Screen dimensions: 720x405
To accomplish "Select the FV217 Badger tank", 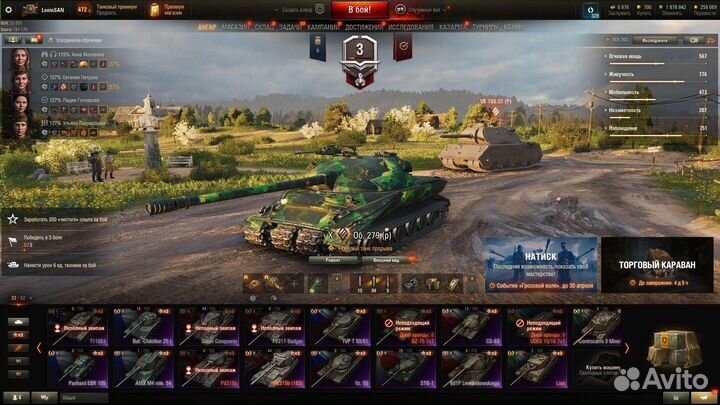I will point(274,326).
